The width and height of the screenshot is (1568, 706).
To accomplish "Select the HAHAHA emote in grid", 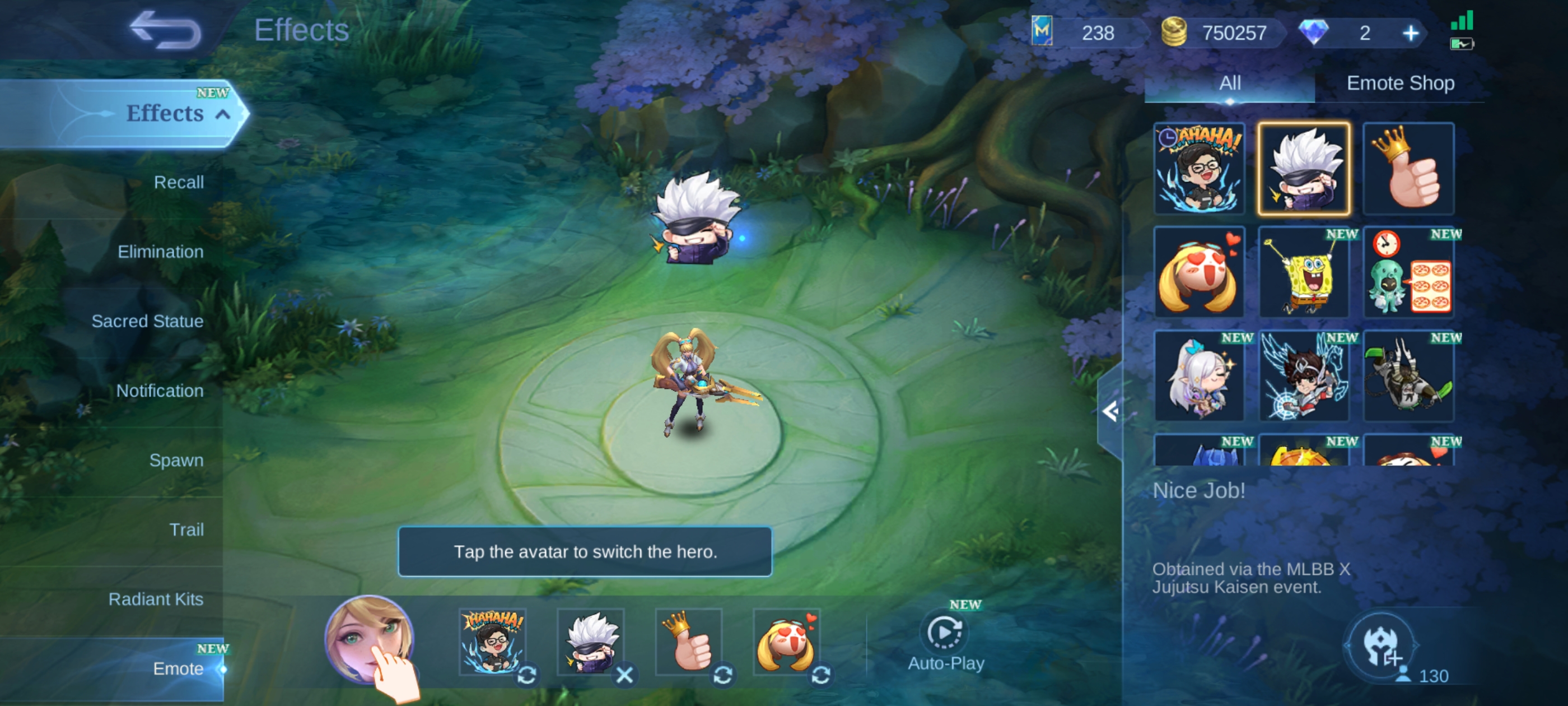I will tap(1198, 169).
